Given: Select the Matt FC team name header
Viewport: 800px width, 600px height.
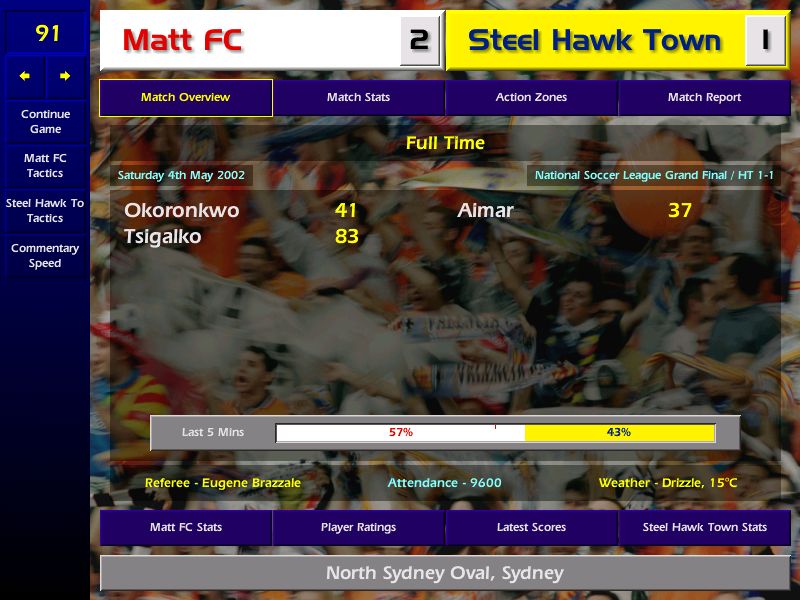Looking at the screenshot, I should click(x=250, y=41).
